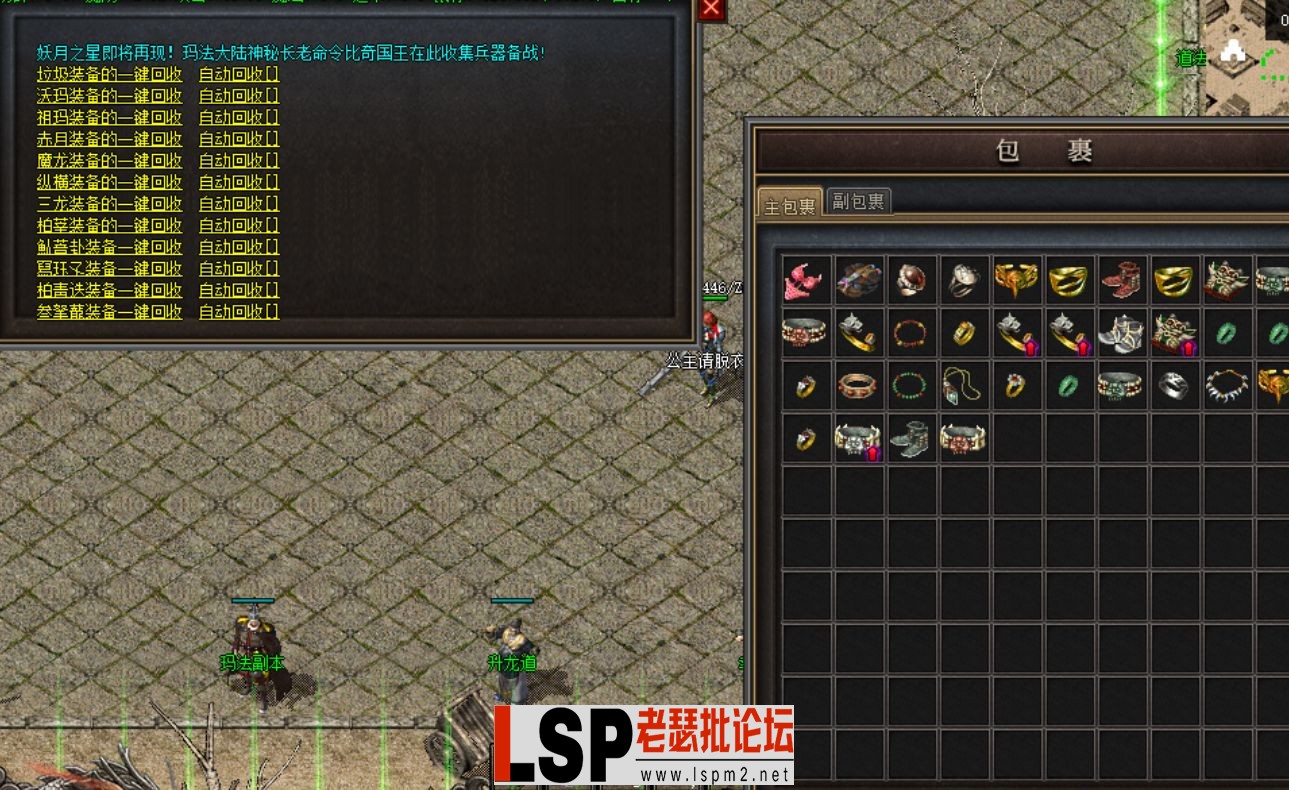The image size is (1289, 790).
Task: Pick the white fang necklace in third row
Action: pyautogui.click(x=1227, y=385)
